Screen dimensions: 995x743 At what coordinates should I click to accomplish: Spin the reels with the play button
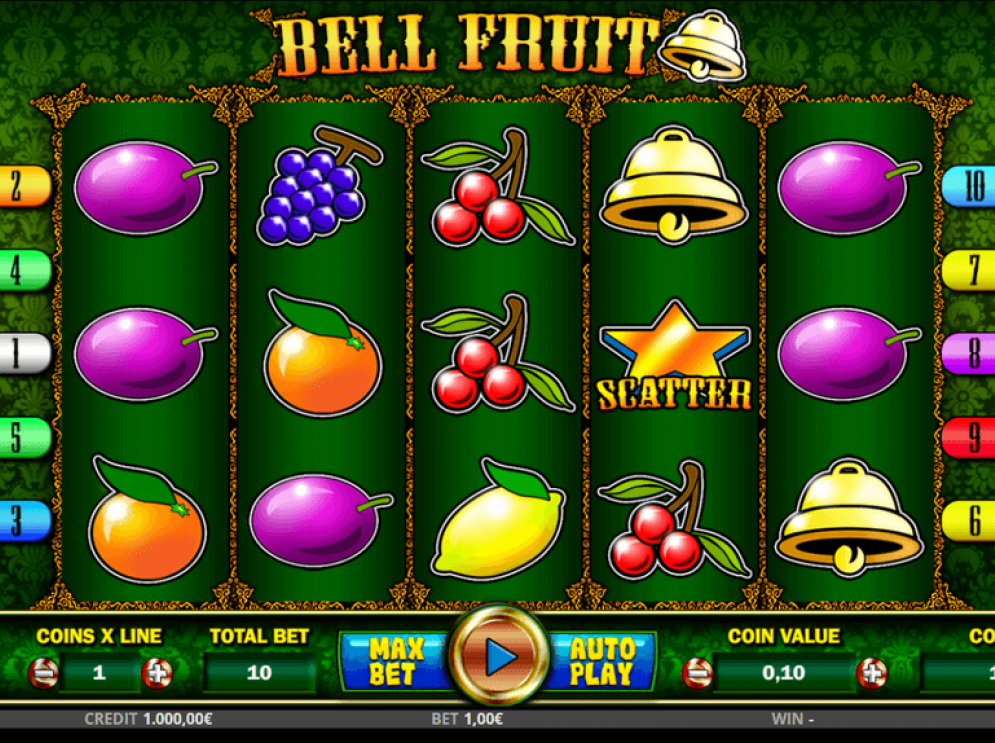498,656
